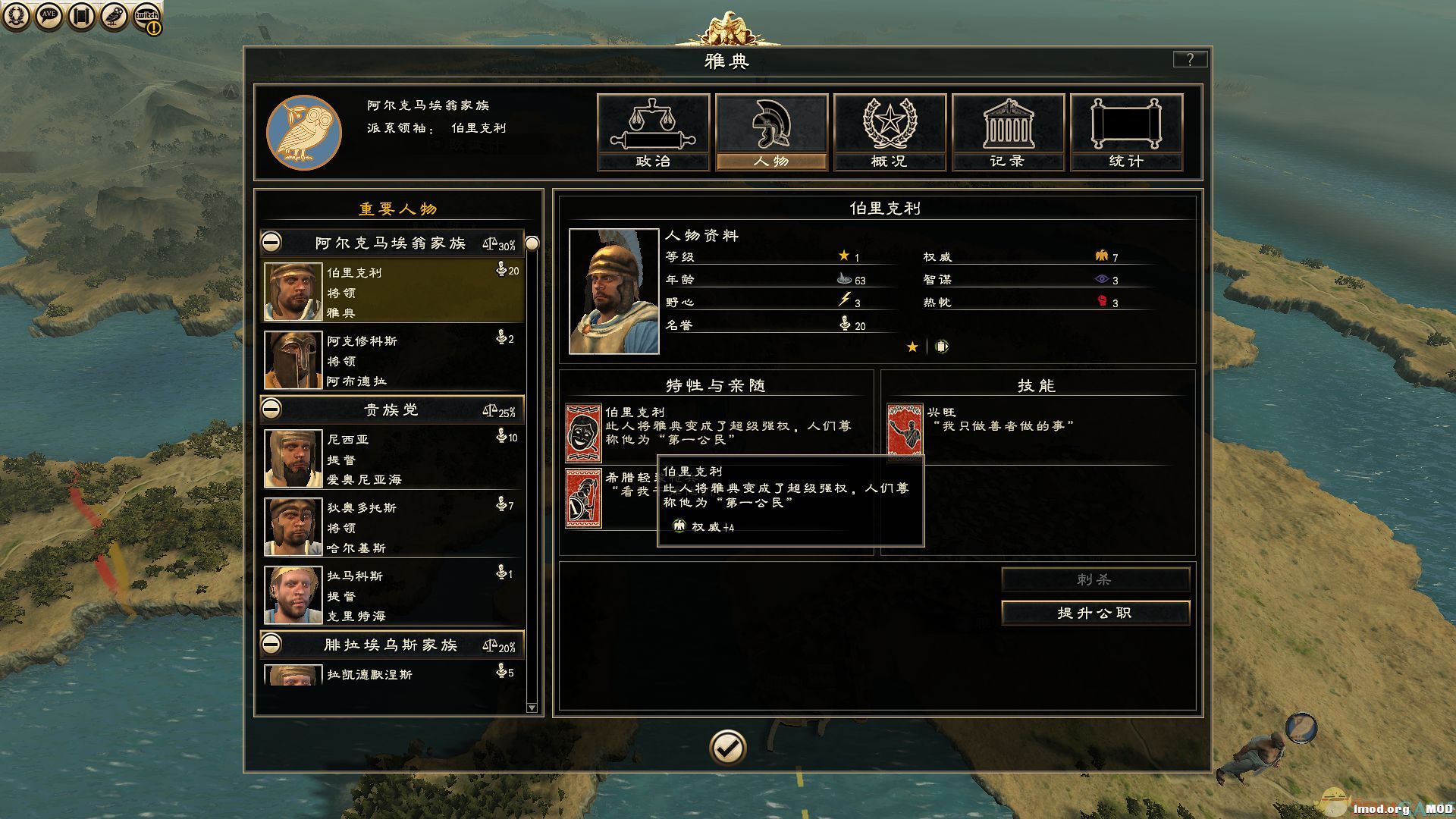Collapse the 贵族党 party section
Image resolution: width=1456 pixels, height=819 pixels.
272,409
